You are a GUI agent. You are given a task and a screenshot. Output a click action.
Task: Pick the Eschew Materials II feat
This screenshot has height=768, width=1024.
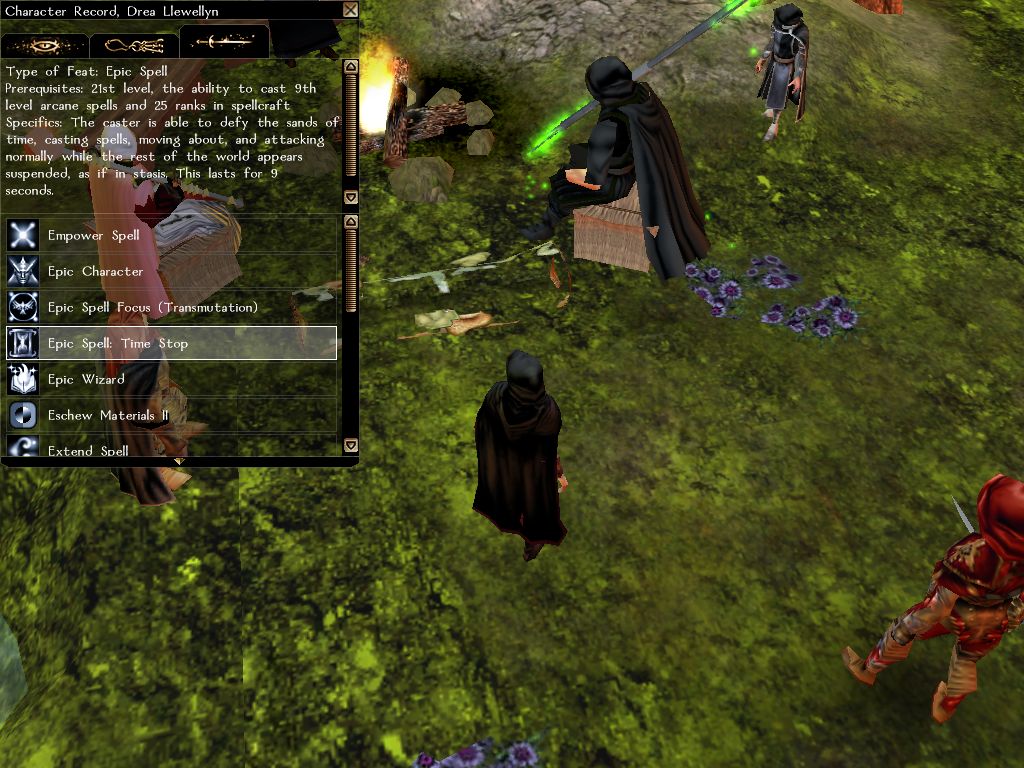click(x=171, y=416)
